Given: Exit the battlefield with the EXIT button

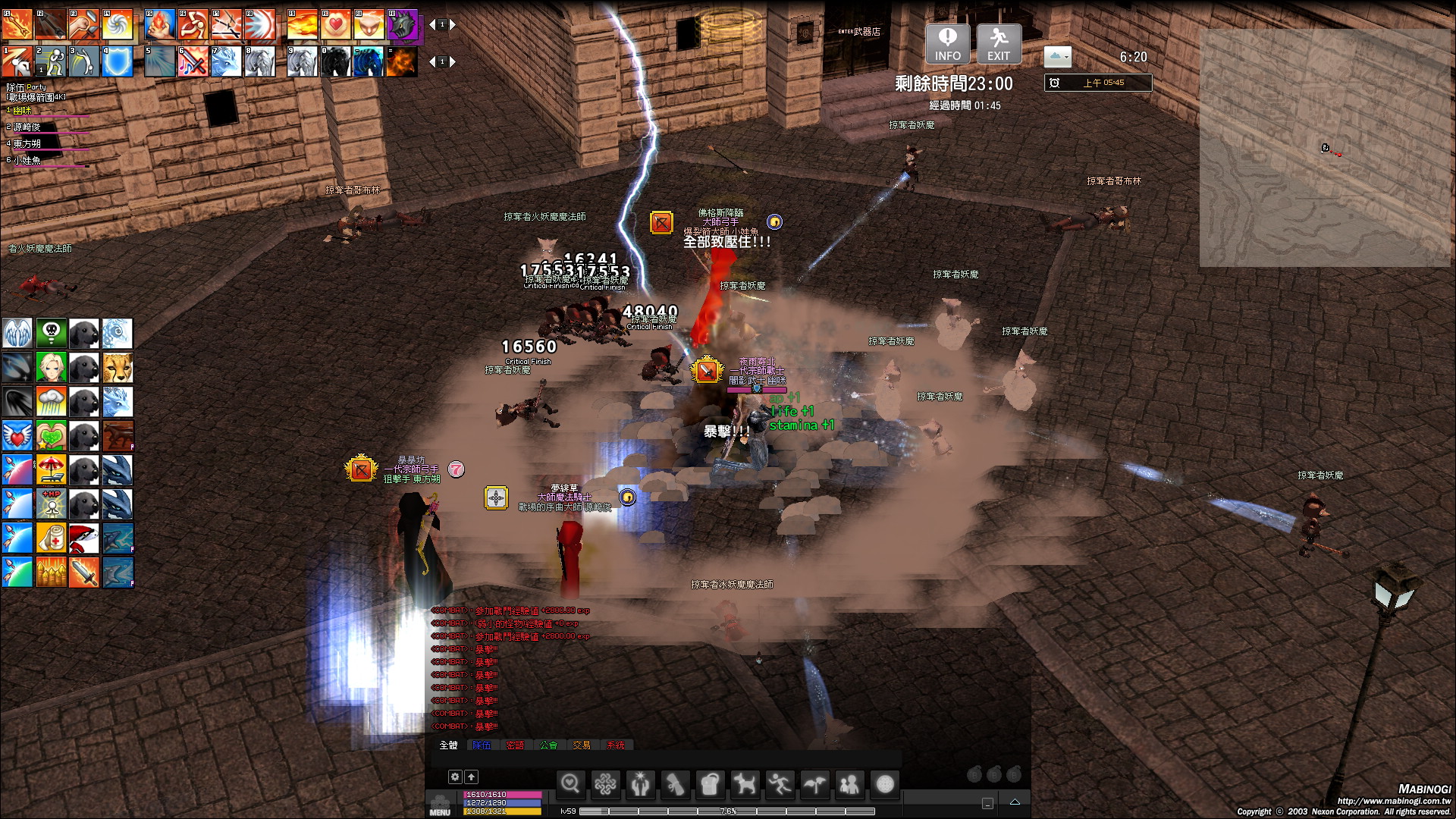Looking at the screenshot, I should (999, 44).
